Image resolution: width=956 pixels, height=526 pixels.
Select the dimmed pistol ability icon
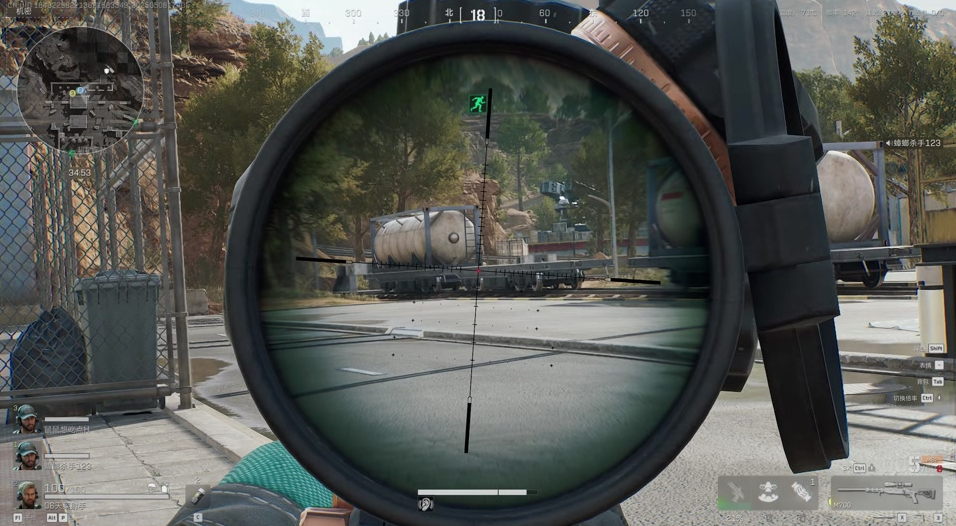734,492
